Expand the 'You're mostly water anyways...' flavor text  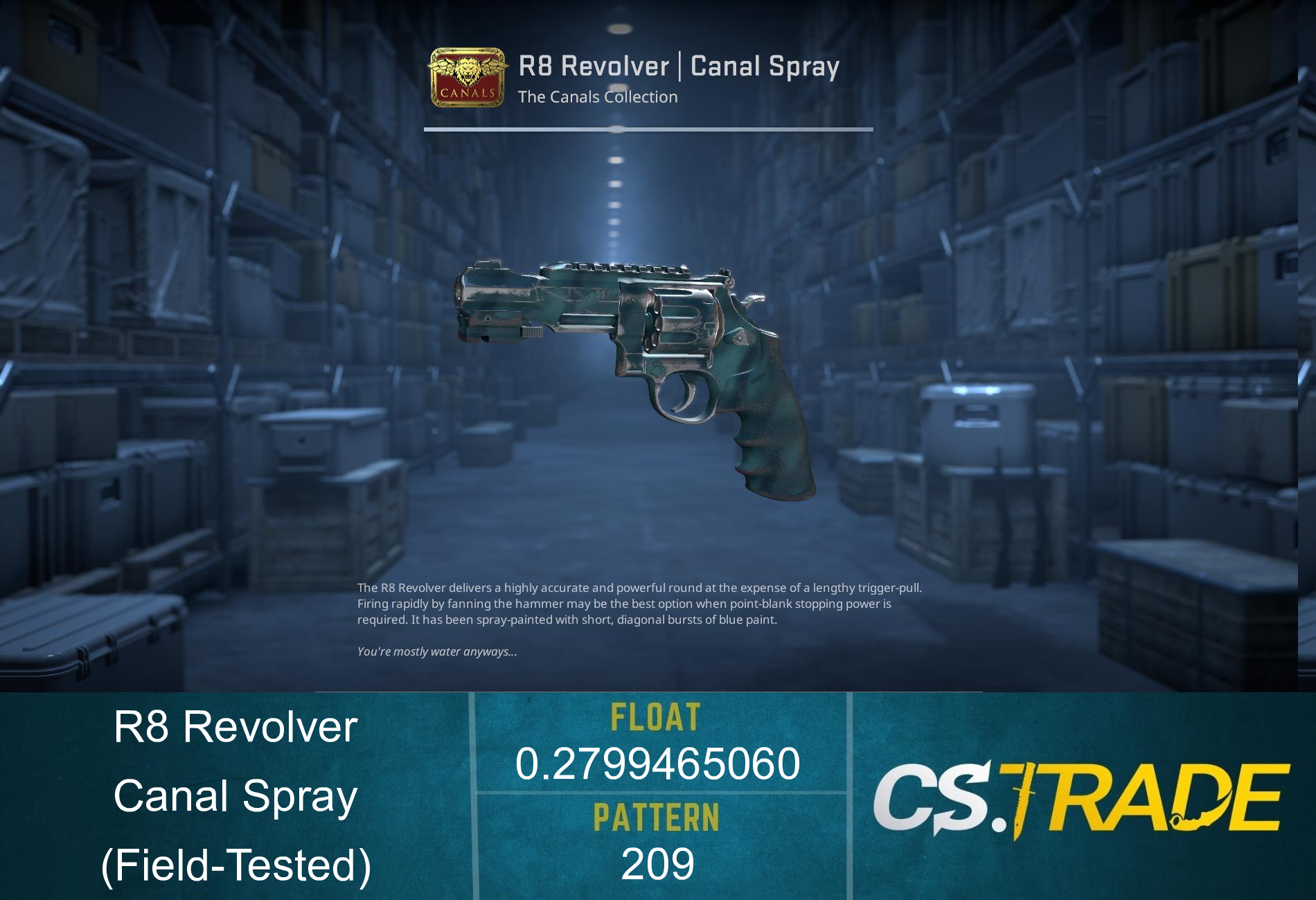coord(436,651)
